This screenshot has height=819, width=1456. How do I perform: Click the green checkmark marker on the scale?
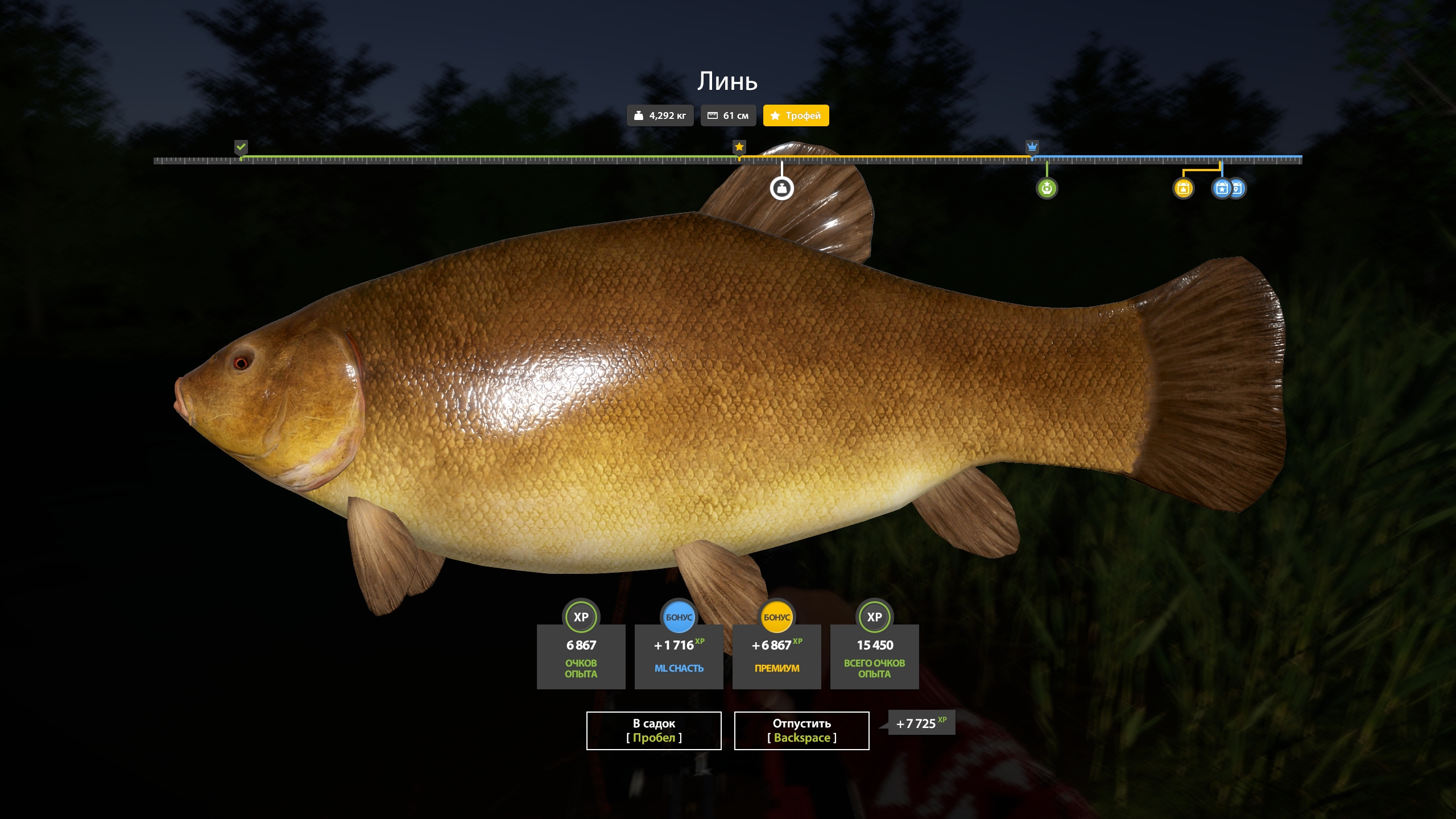[241, 147]
